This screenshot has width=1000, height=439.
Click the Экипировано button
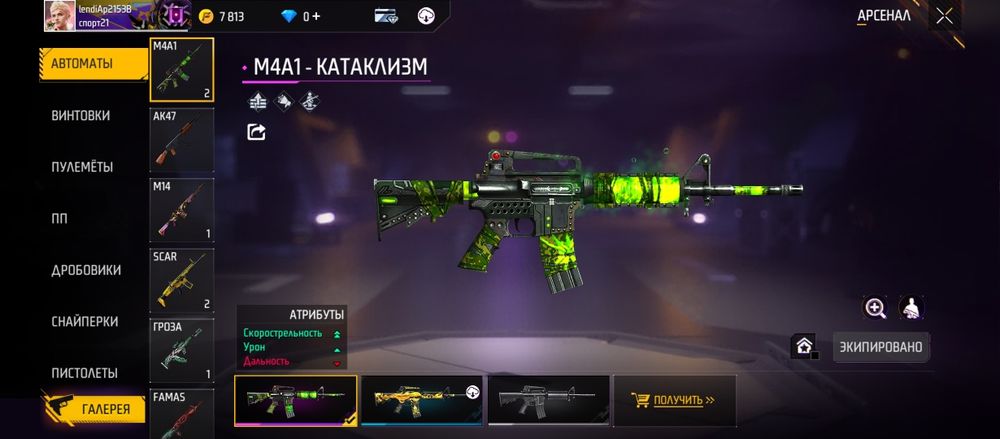coord(881,347)
